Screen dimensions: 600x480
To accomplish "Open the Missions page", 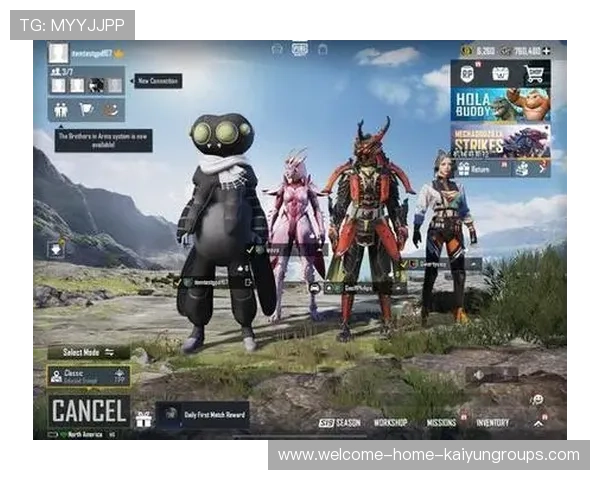I will tap(441, 423).
